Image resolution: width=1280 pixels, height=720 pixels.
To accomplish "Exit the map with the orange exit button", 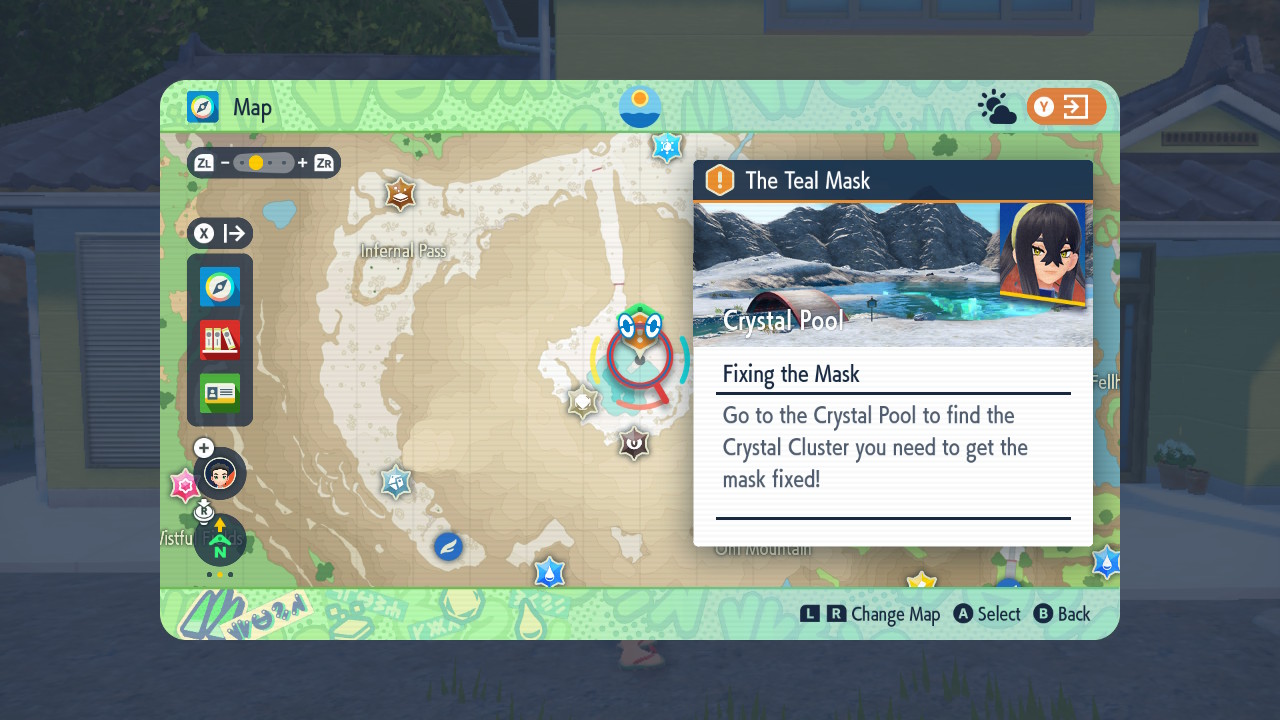I will 1066,107.
